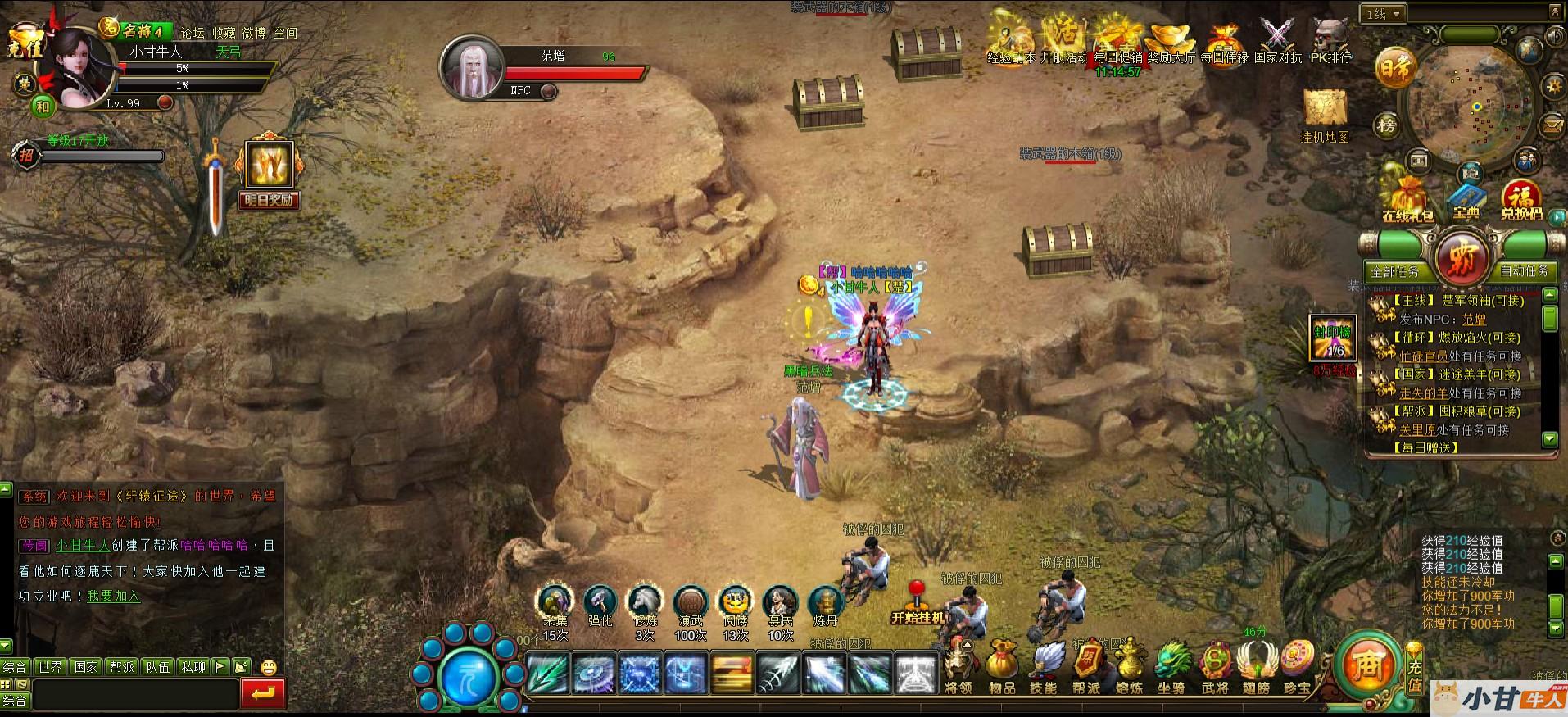The width and height of the screenshot is (1568, 717).
Task: Open the PK排行 skull ranking
Action: click(x=1330, y=39)
